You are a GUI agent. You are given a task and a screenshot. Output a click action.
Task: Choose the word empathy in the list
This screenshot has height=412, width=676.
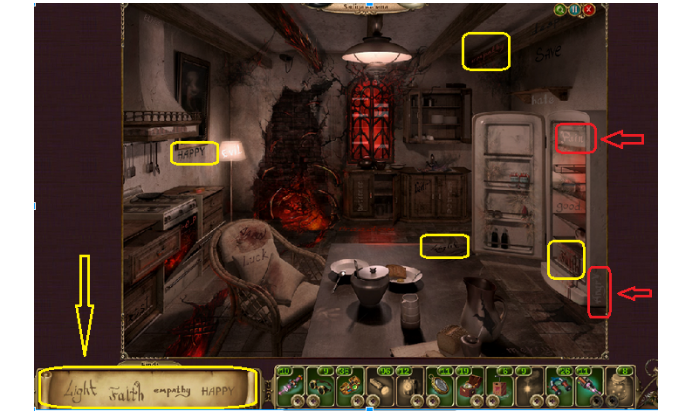[173, 390]
